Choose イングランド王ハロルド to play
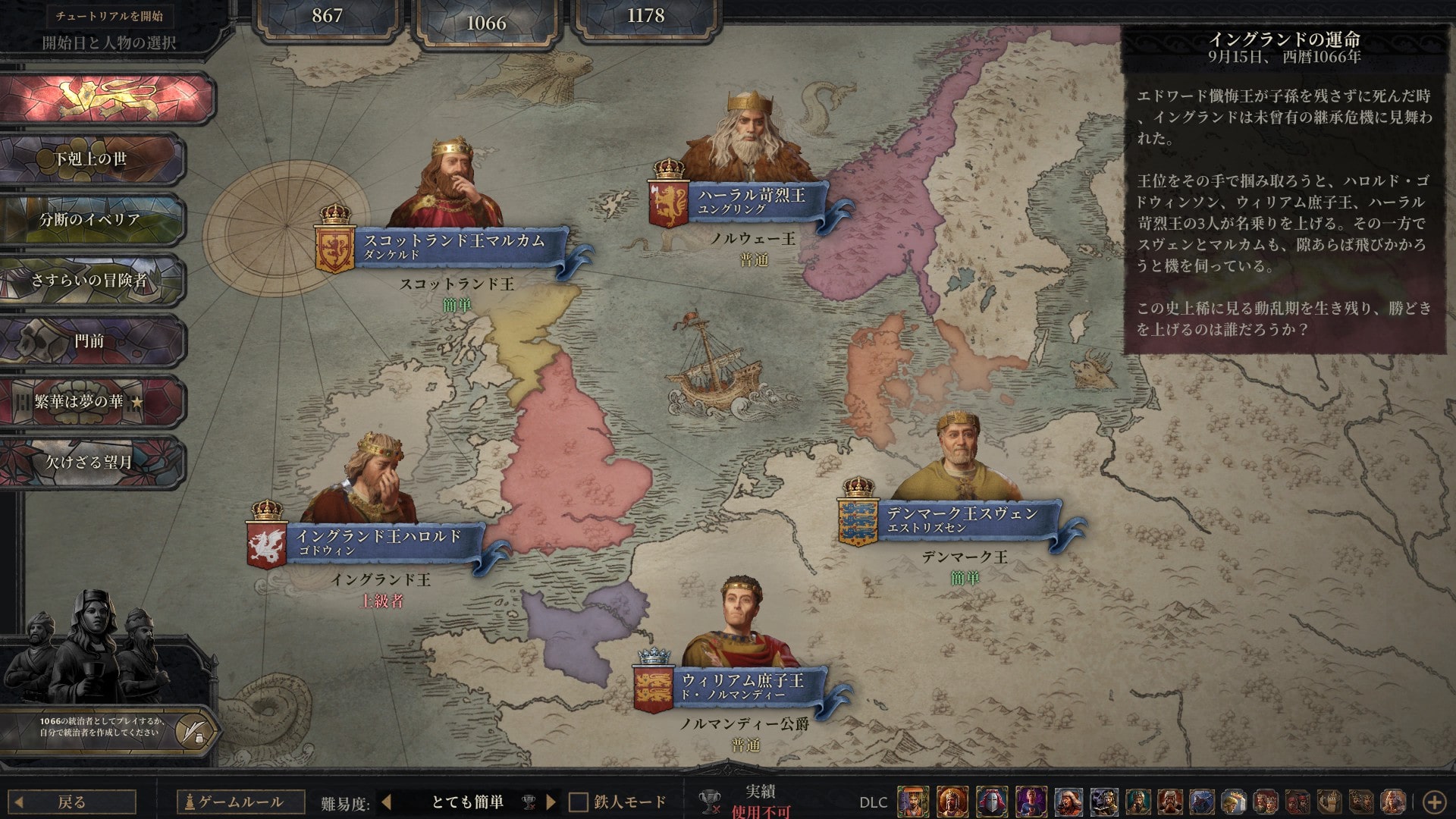Viewport: 1456px width, 819px height. pos(378,542)
